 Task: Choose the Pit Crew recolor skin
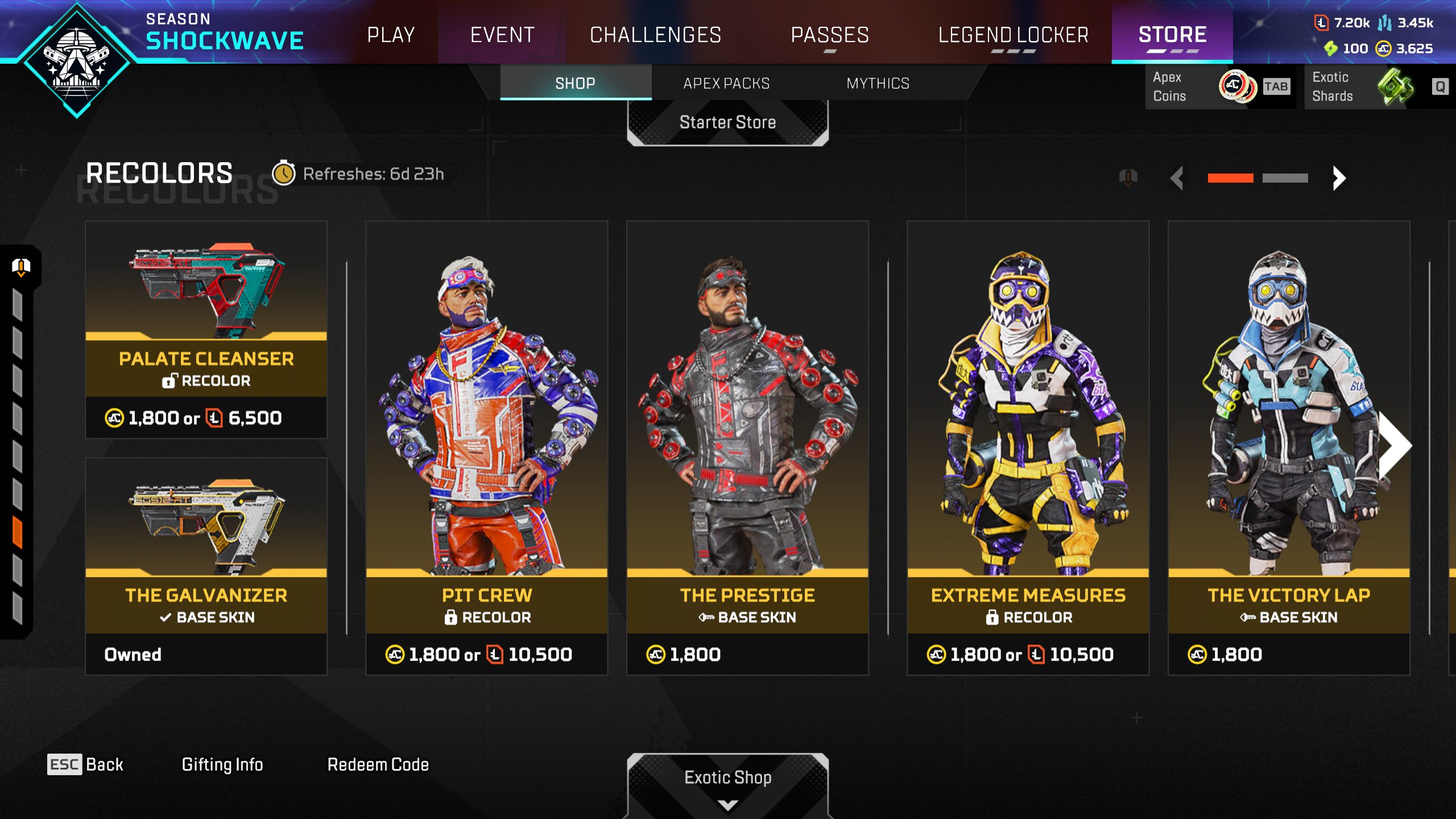click(x=486, y=448)
